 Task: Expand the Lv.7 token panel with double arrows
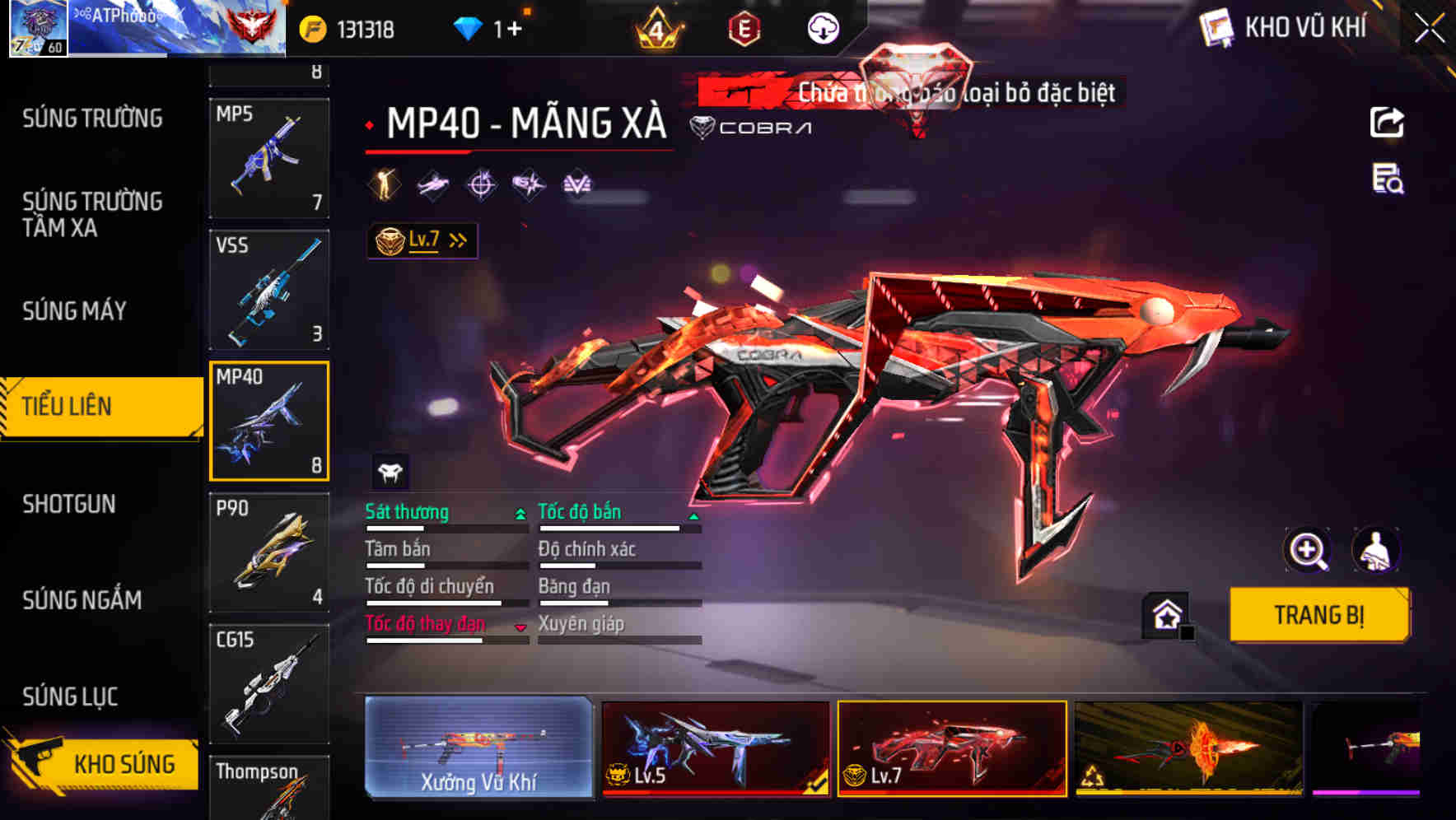(x=455, y=239)
